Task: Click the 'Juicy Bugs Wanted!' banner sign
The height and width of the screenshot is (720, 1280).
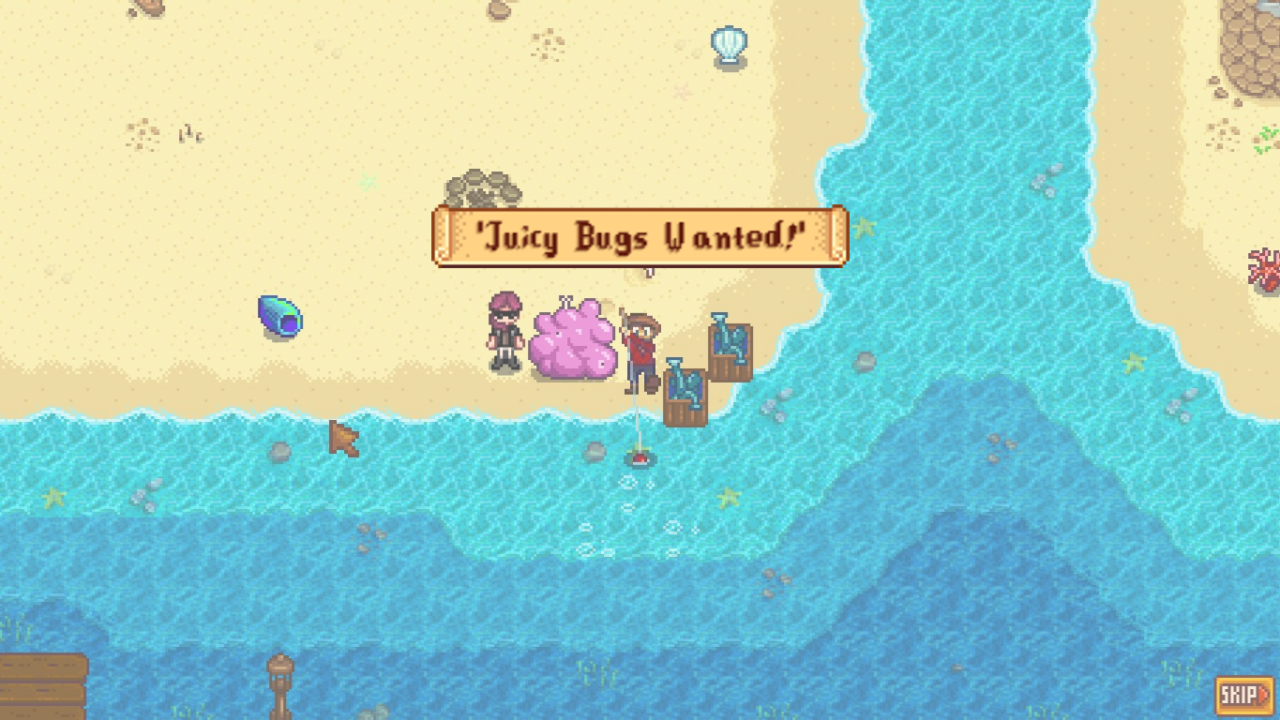Action: [640, 236]
